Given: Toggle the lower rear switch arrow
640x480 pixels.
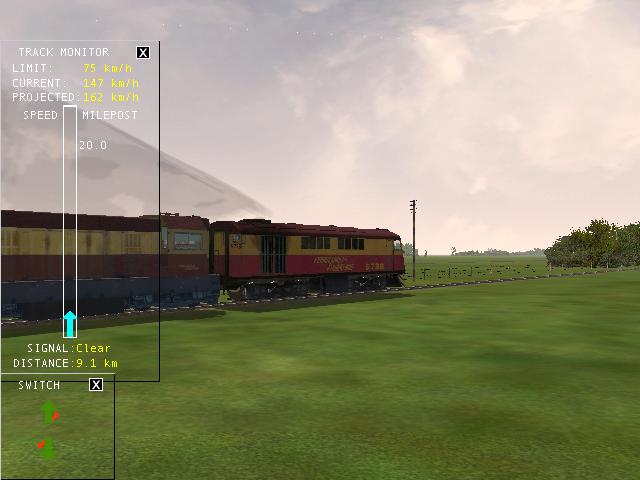Looking at the screenshot, I should coord(46,446).
